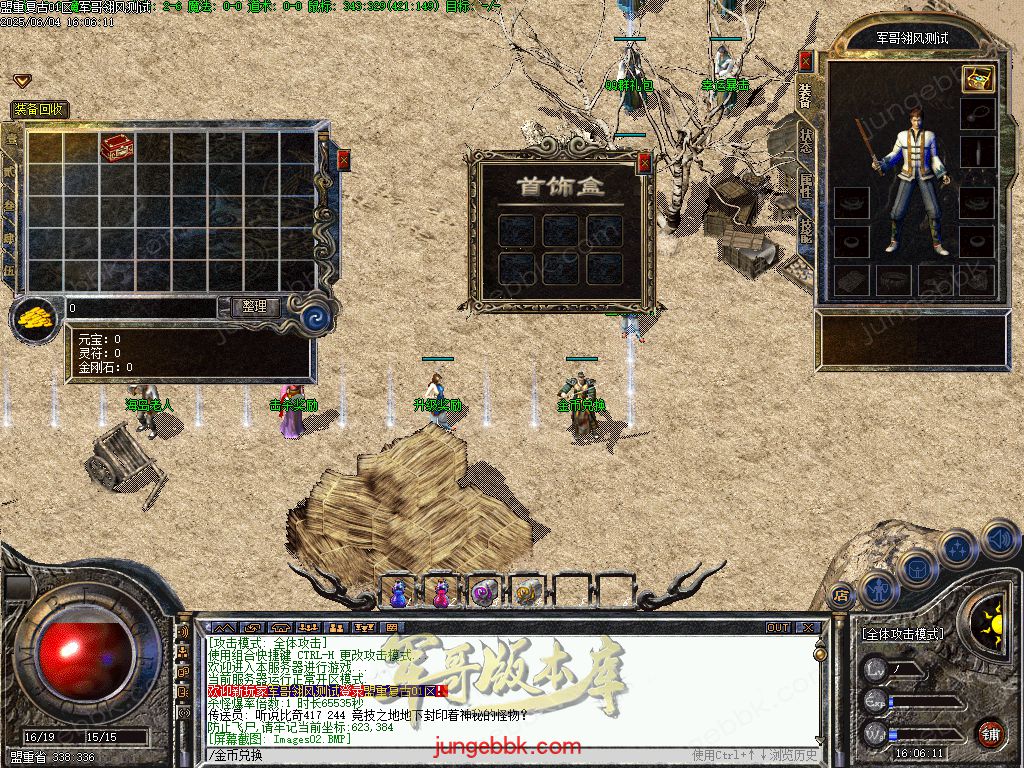Open the 装备回收 equipment recycle tab
The width and height of the screenshot is (1024, 768).
pos(39,110)
